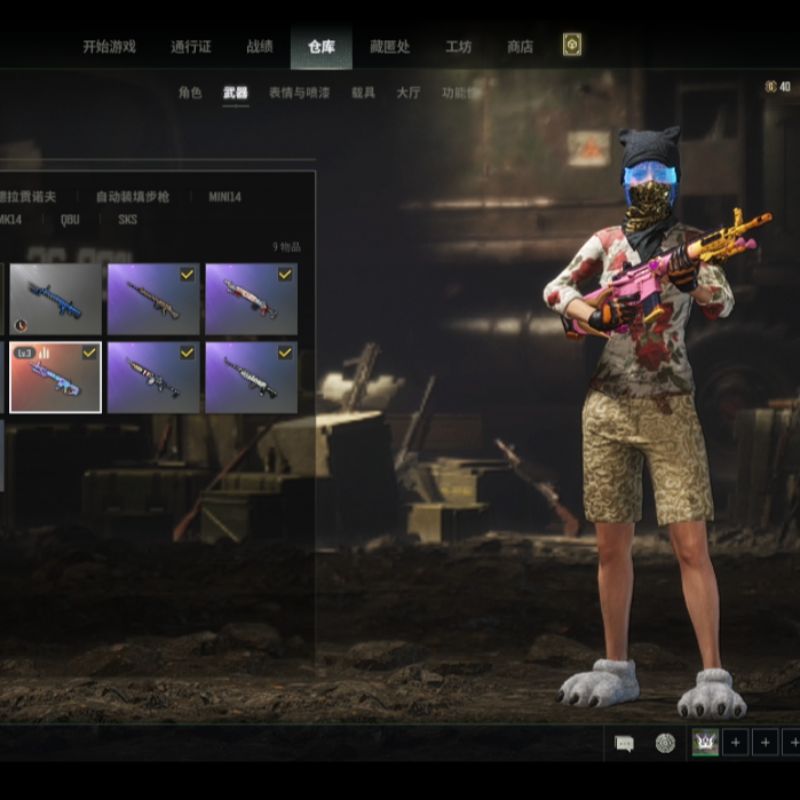800x800 pixels.
Task: Select the 仓库 (Inventory) top menu
Action: 321,46
